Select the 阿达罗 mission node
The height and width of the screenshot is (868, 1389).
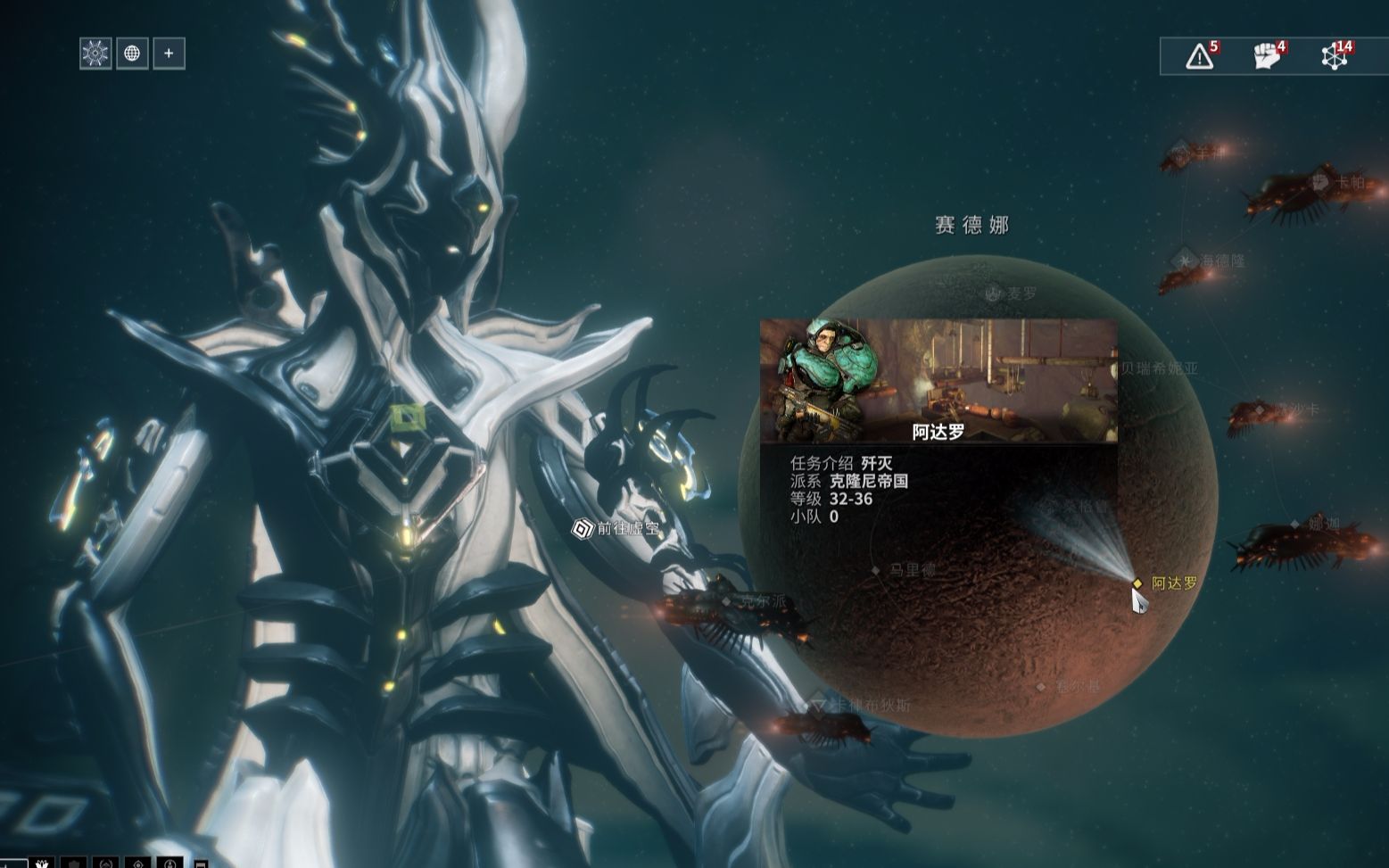click(1137, 583)
